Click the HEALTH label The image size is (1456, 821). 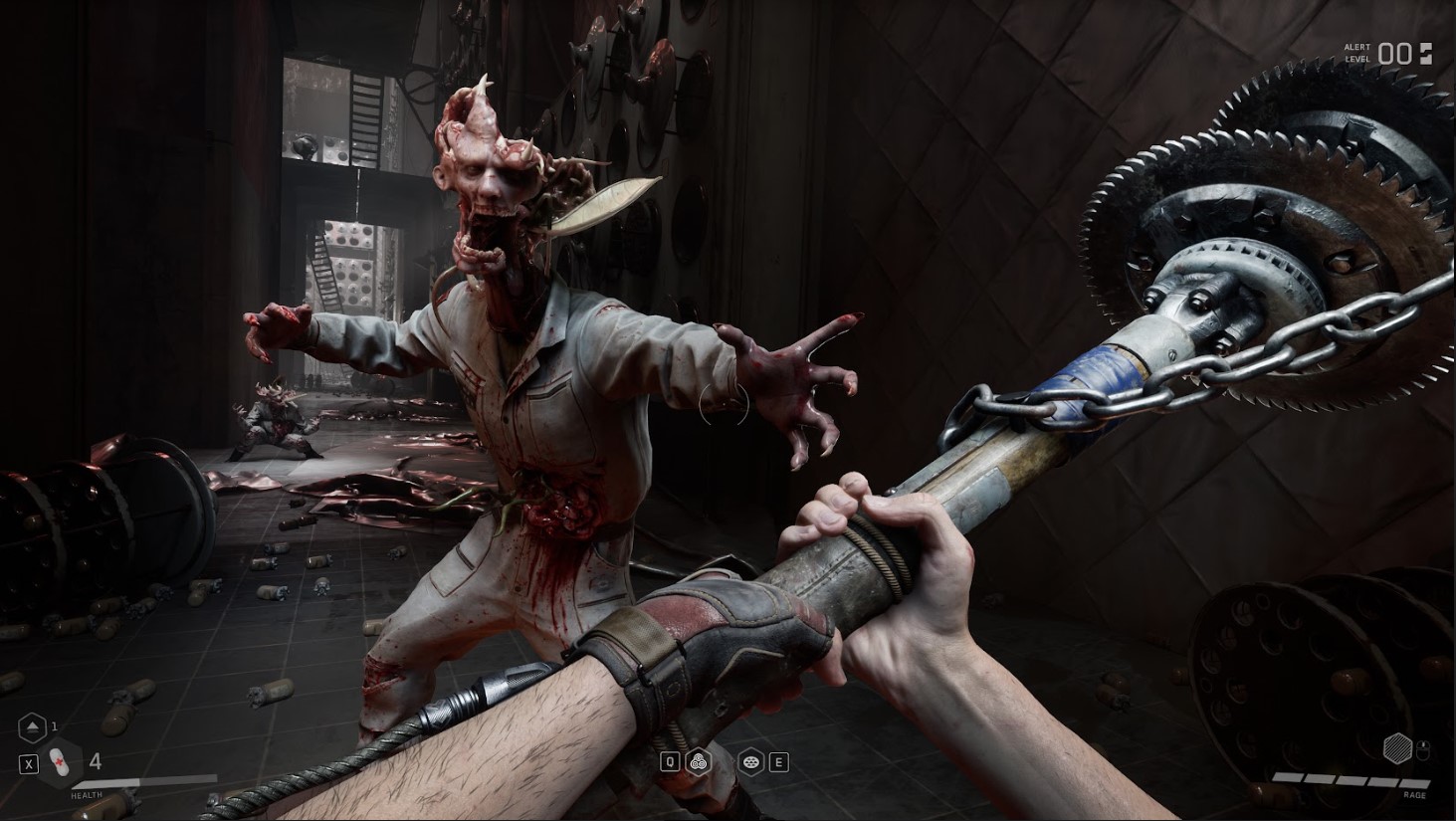(x=87, y=795)
